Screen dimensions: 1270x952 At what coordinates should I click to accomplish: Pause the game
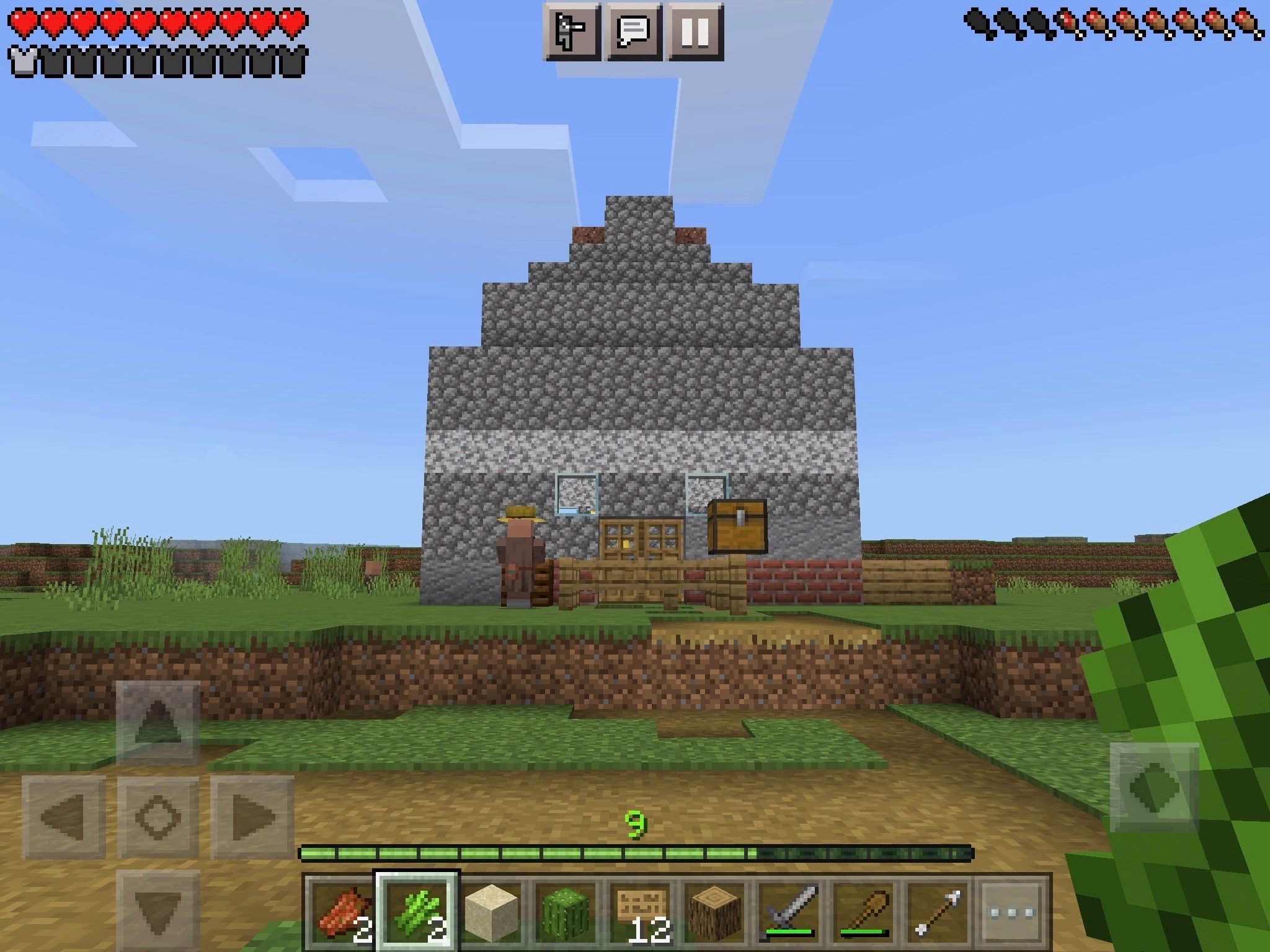pos(696,30)
